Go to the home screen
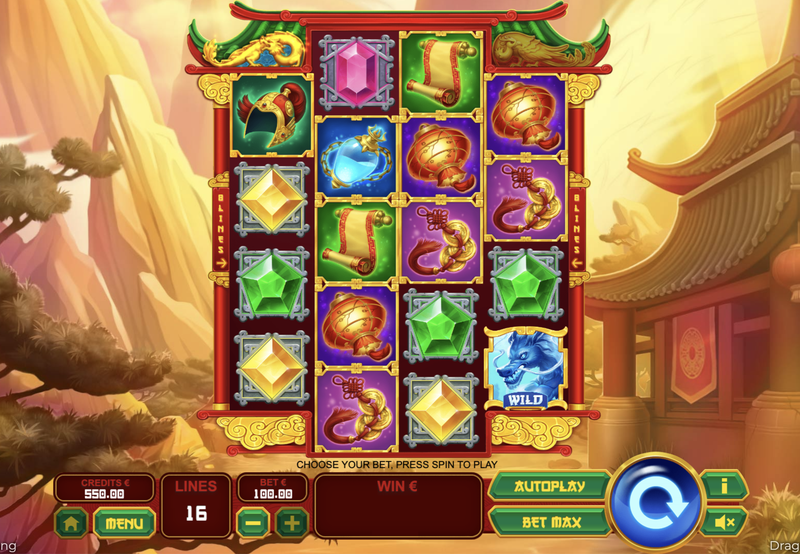This screenshot has width=800, height=554. click(70, 521)
